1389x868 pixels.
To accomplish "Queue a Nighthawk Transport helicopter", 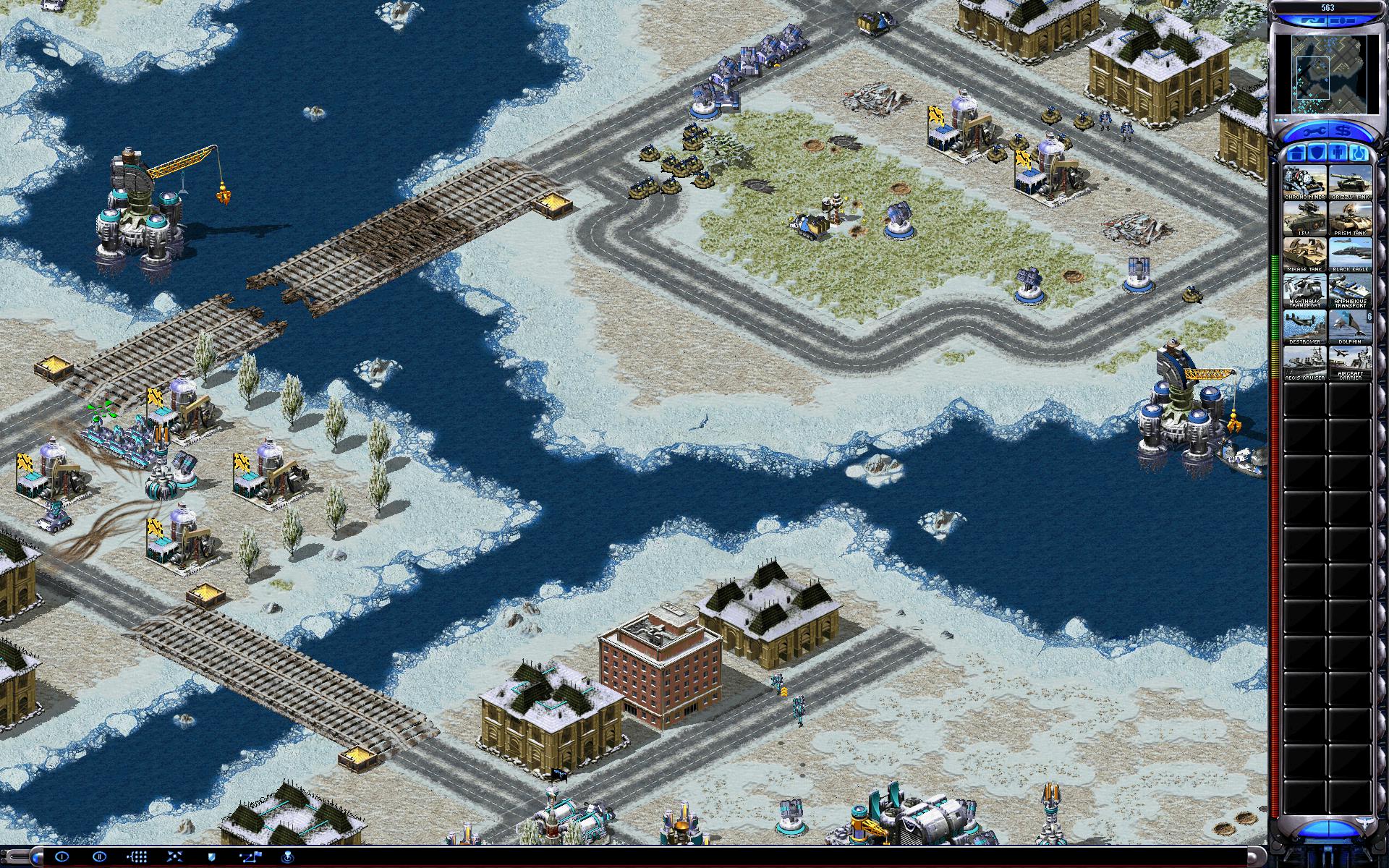I will pyautogui.click(x=1305, y=292).
